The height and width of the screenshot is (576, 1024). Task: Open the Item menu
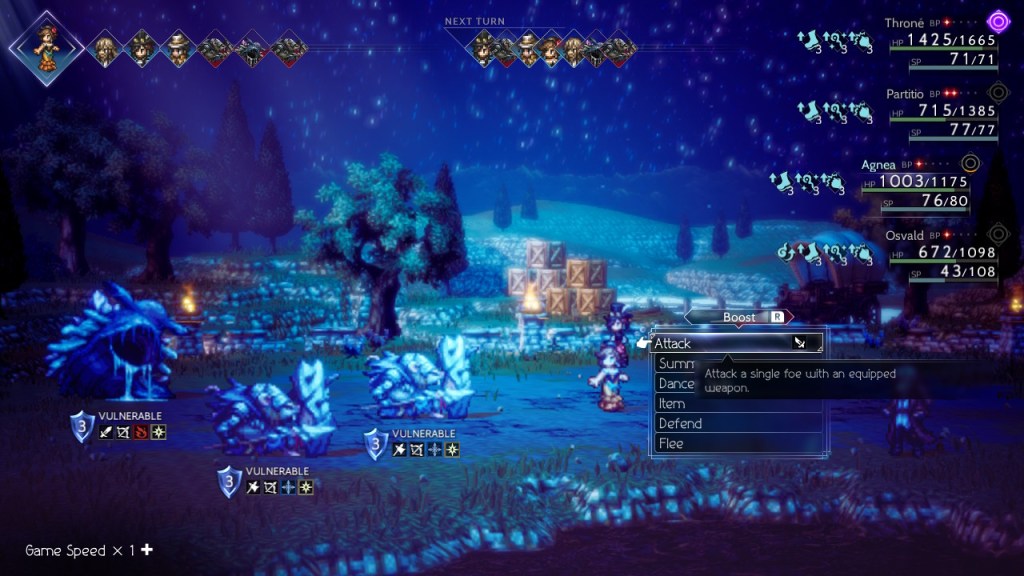(x=672, y=404)
